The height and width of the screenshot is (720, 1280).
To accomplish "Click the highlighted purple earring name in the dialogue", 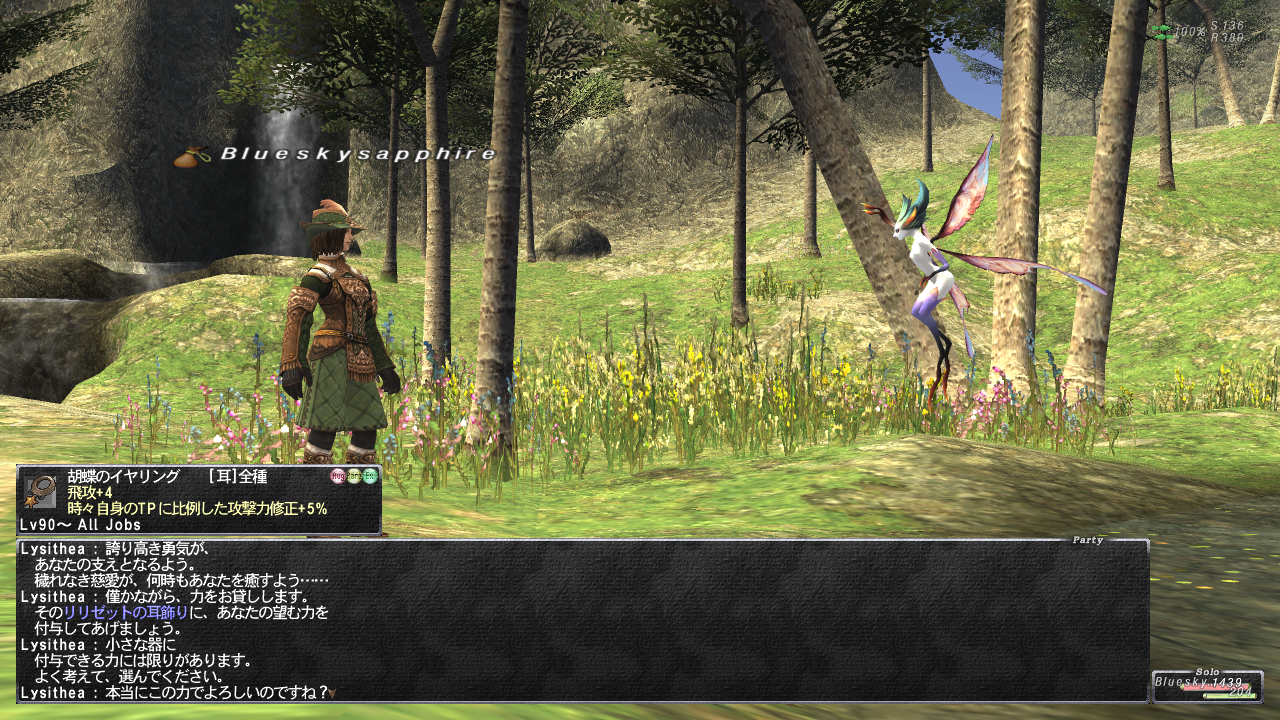I will [x=126, y=612].
